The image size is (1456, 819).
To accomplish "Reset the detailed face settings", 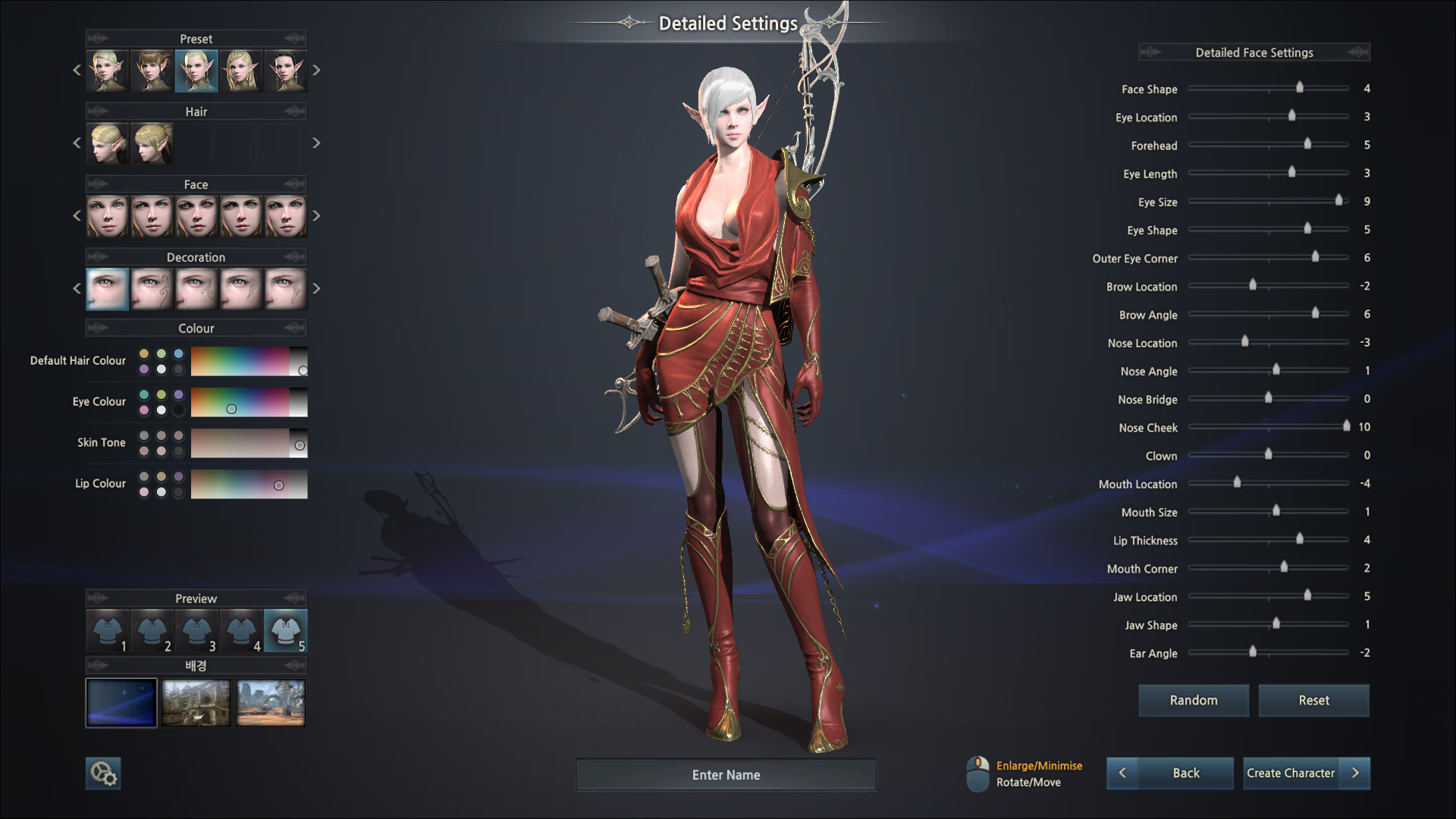I will (1313, 701).
